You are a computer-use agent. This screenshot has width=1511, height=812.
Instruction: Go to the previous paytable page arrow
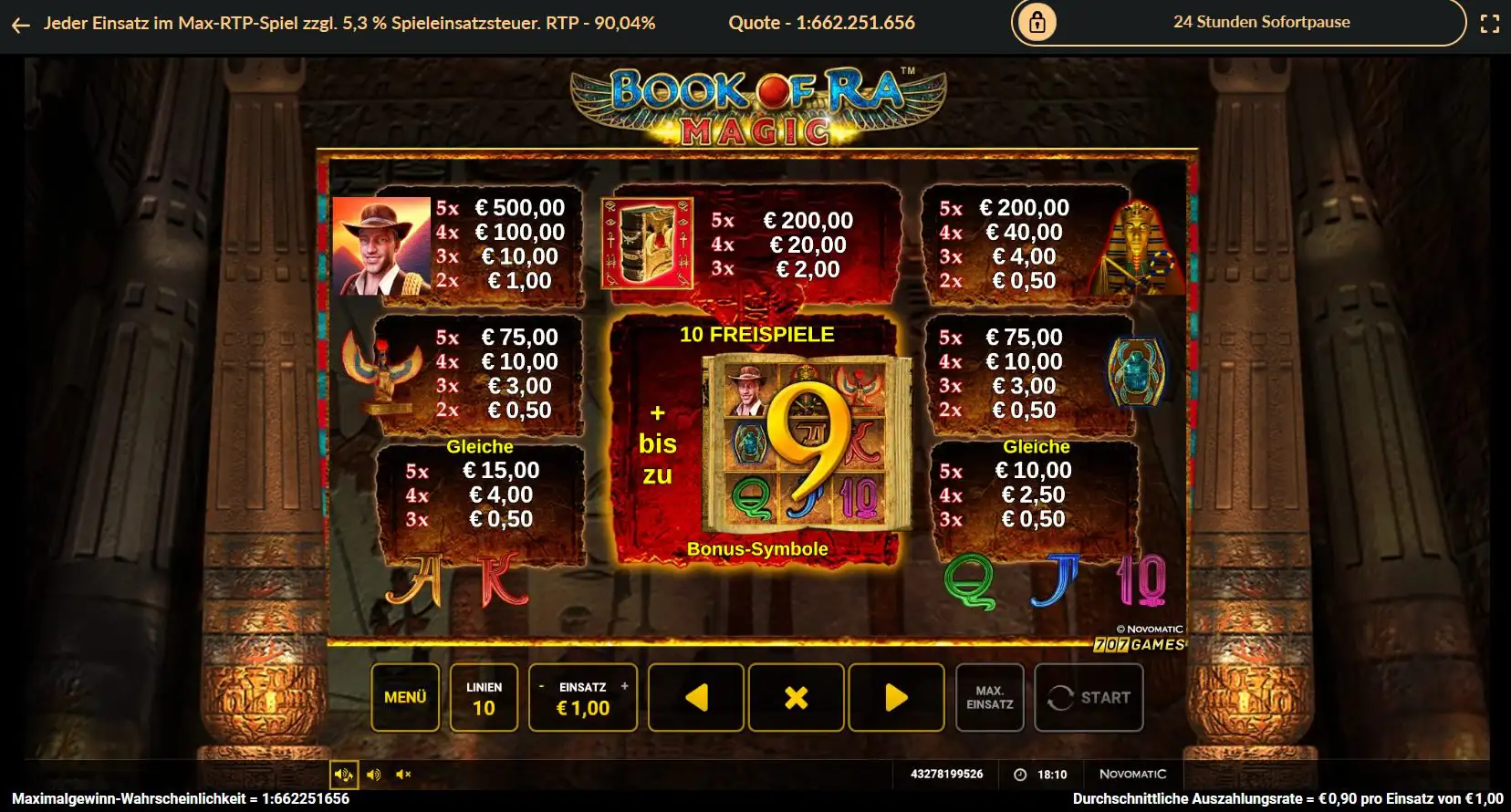[696, 697]
